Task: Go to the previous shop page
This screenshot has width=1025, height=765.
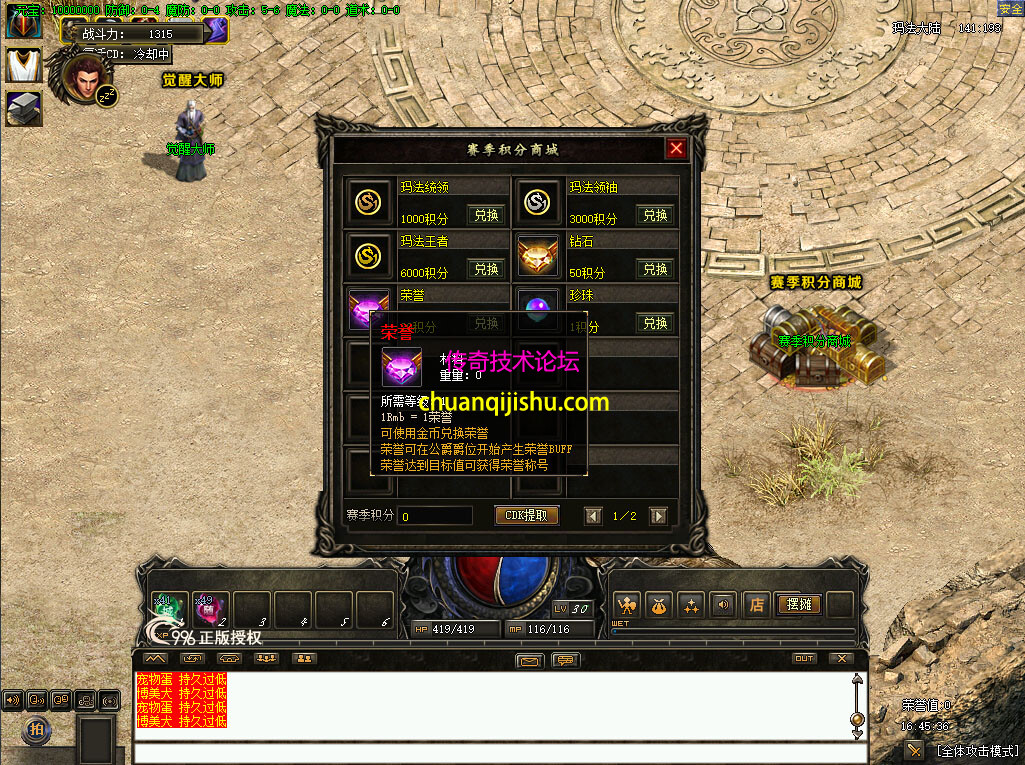Action: point(593,516)
